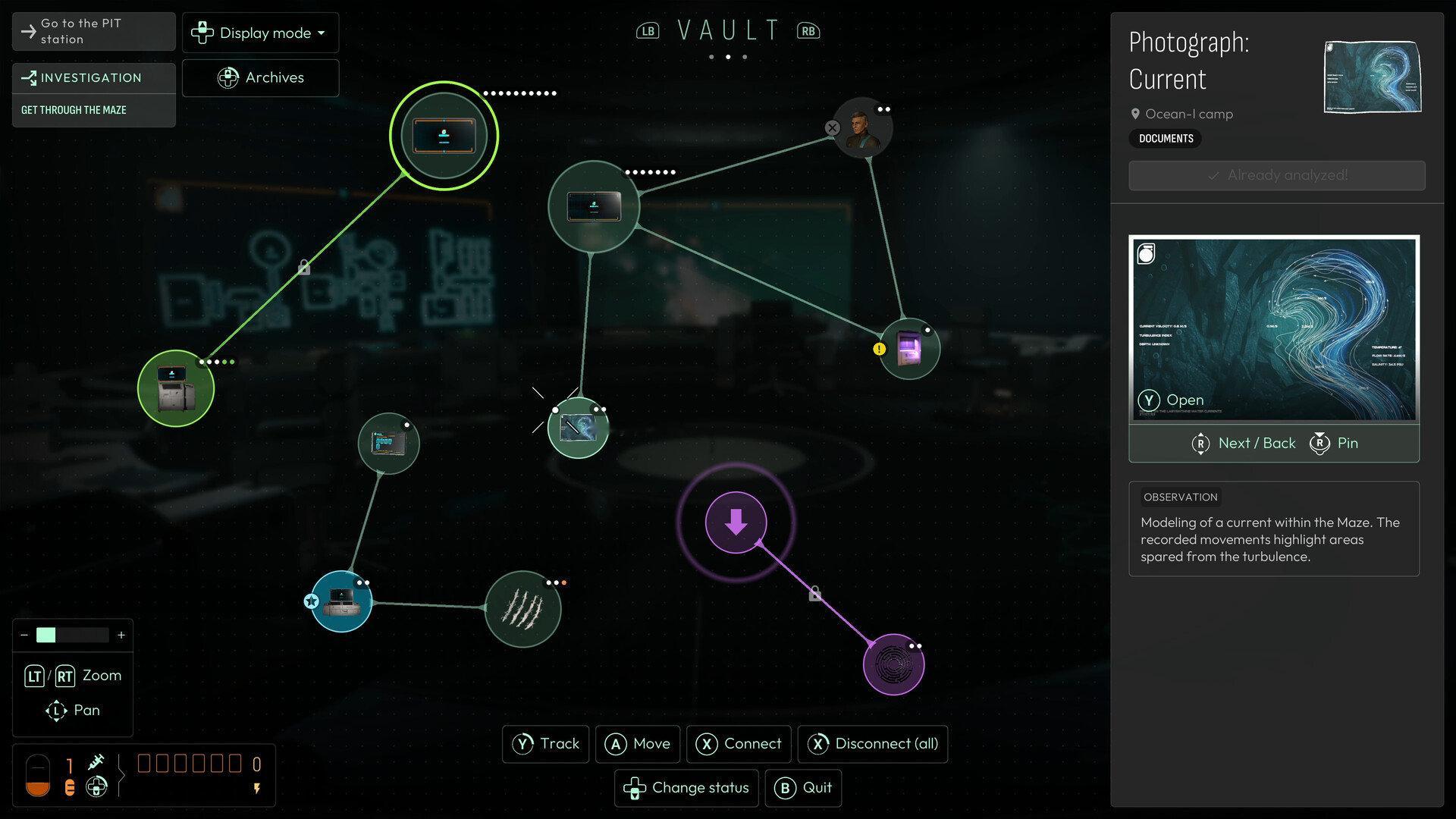Screen dimensions: 1456x819
Task: Select the claw marks node
Action: [x=522, y=608]
